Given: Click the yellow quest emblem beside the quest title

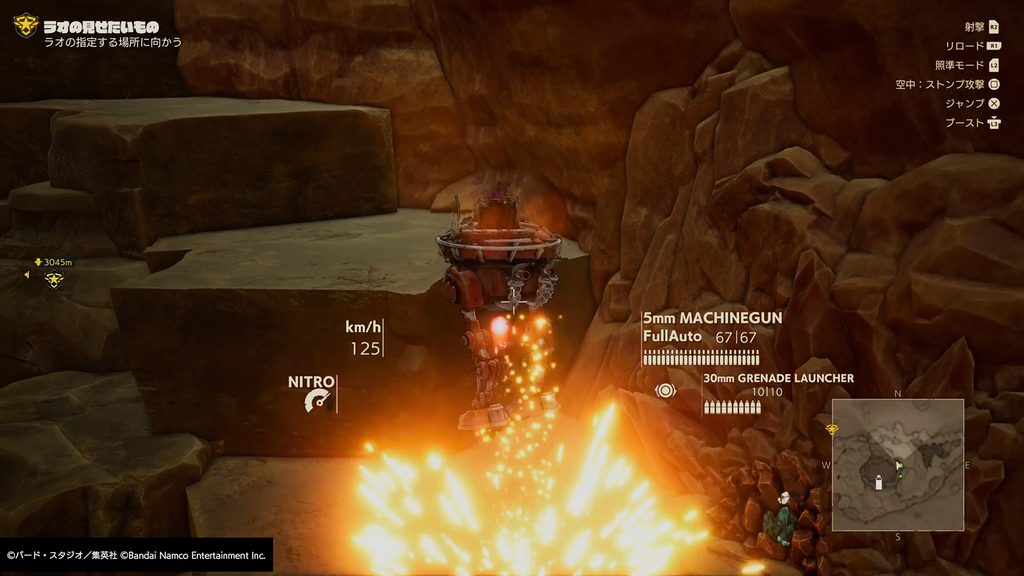Looking at the screenshot, I should [x=25, y=25].
